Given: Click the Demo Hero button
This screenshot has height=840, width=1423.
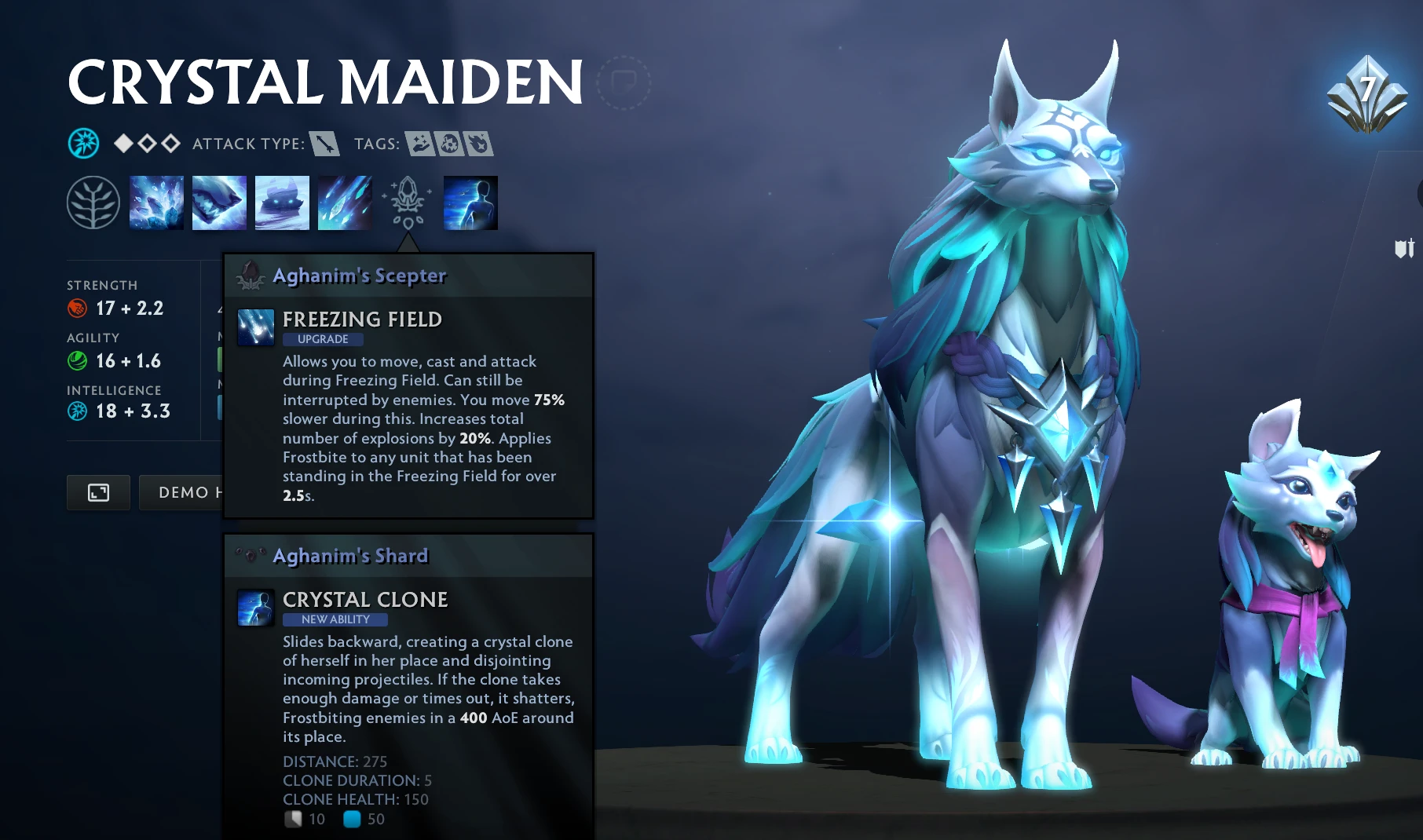Looking at the screenshot, I should pos(182,492).
